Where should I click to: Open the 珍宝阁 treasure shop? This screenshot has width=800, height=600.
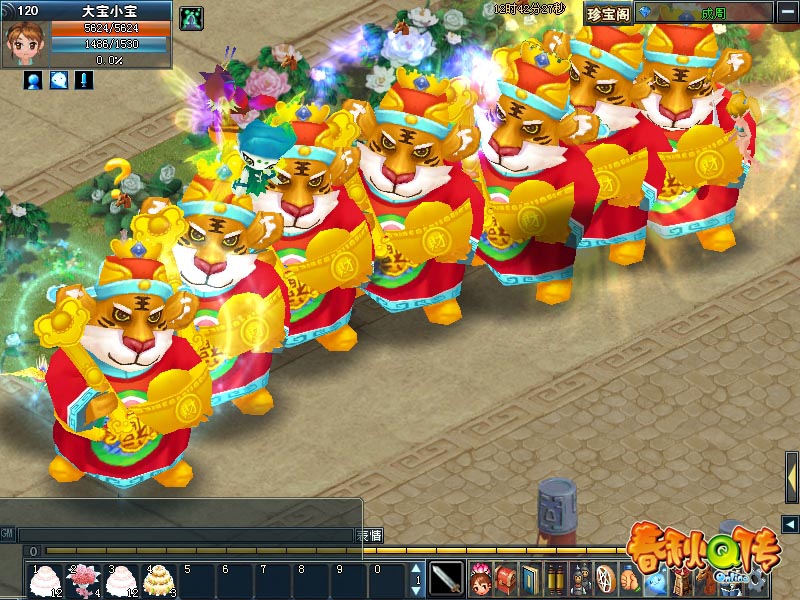click(607, 13)
